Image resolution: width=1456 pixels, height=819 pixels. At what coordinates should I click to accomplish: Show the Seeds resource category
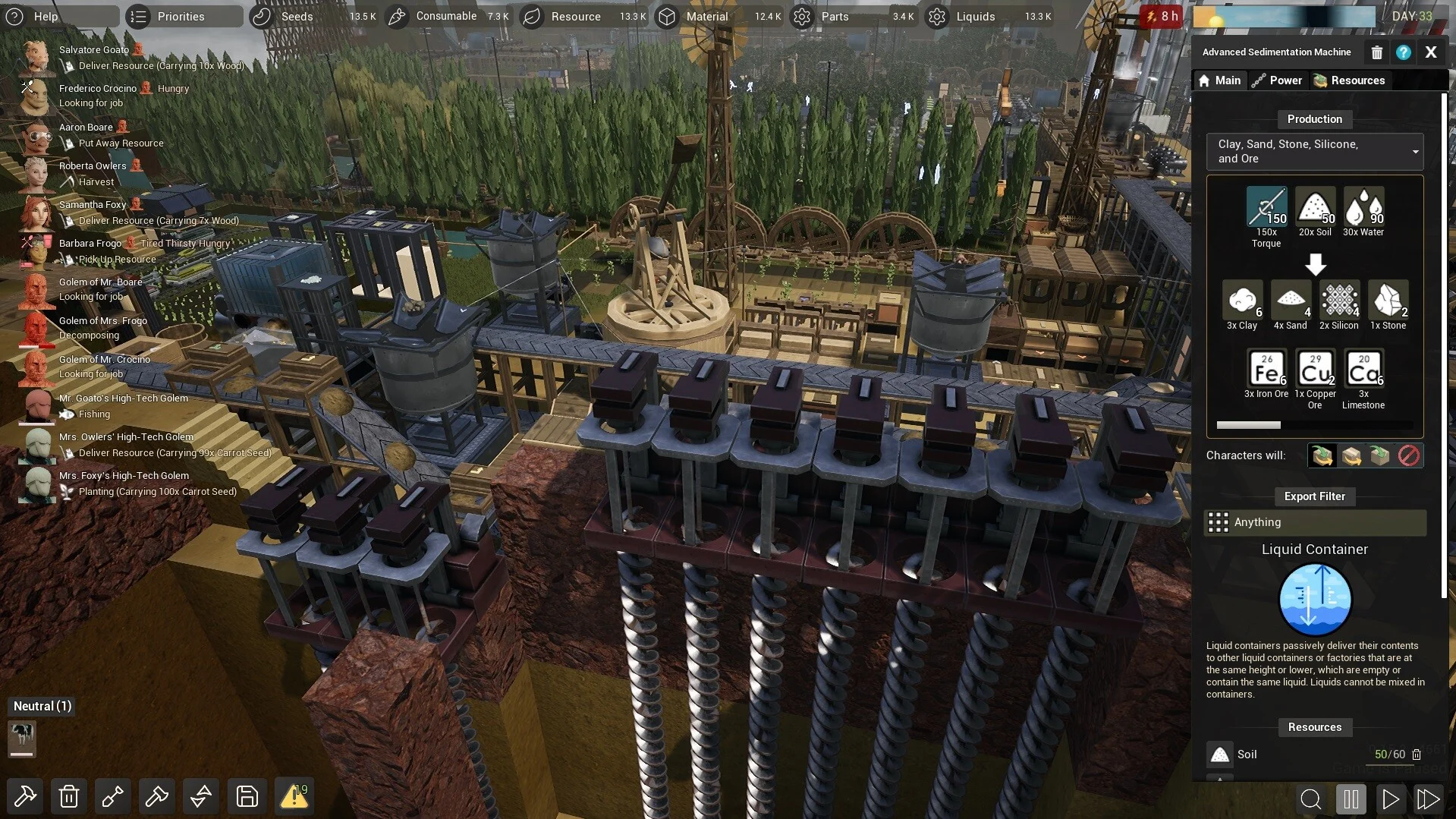click(x=297, y=16)
